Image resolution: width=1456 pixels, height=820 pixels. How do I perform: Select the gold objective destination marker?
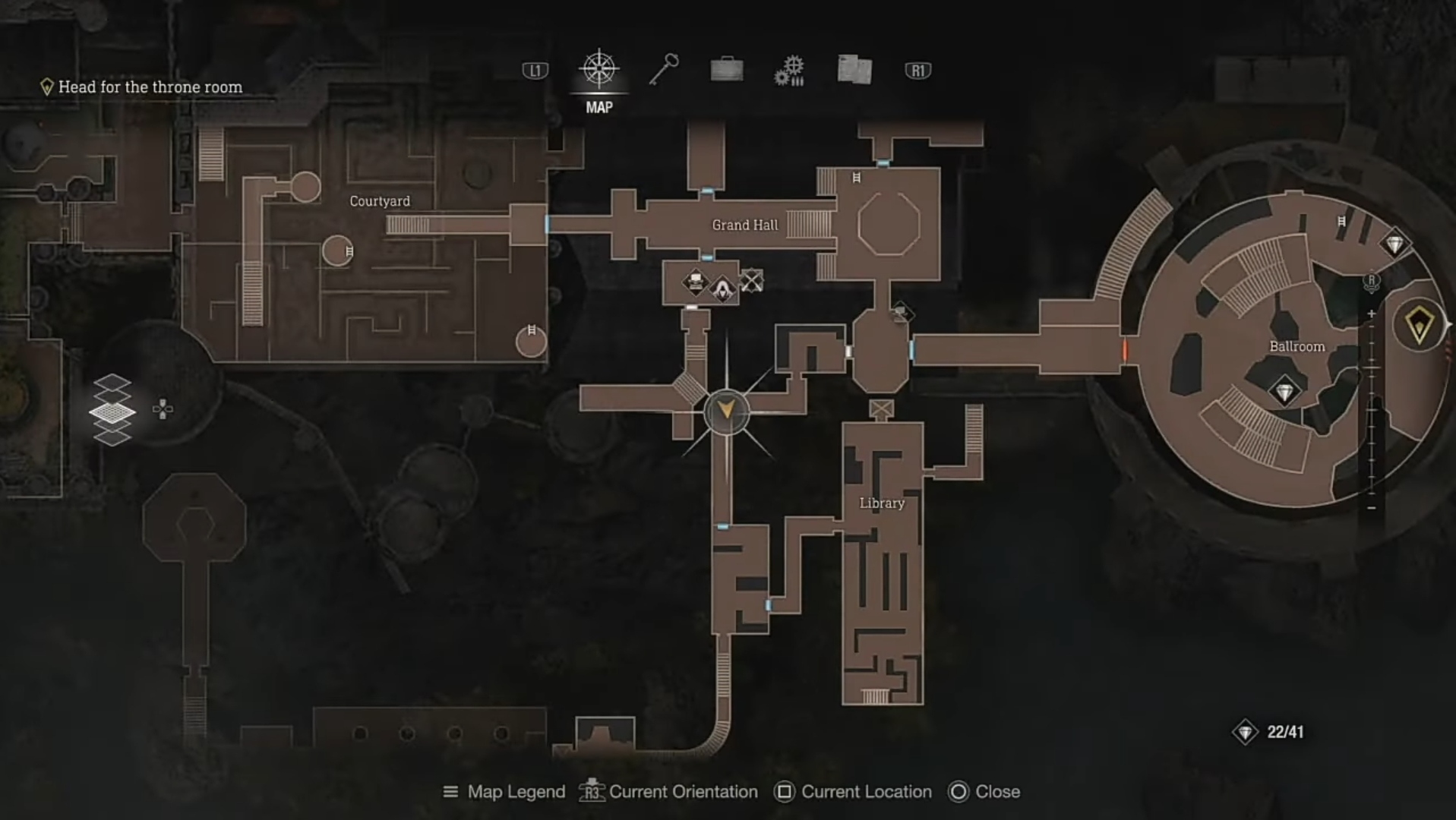(x=1419, y=325)
